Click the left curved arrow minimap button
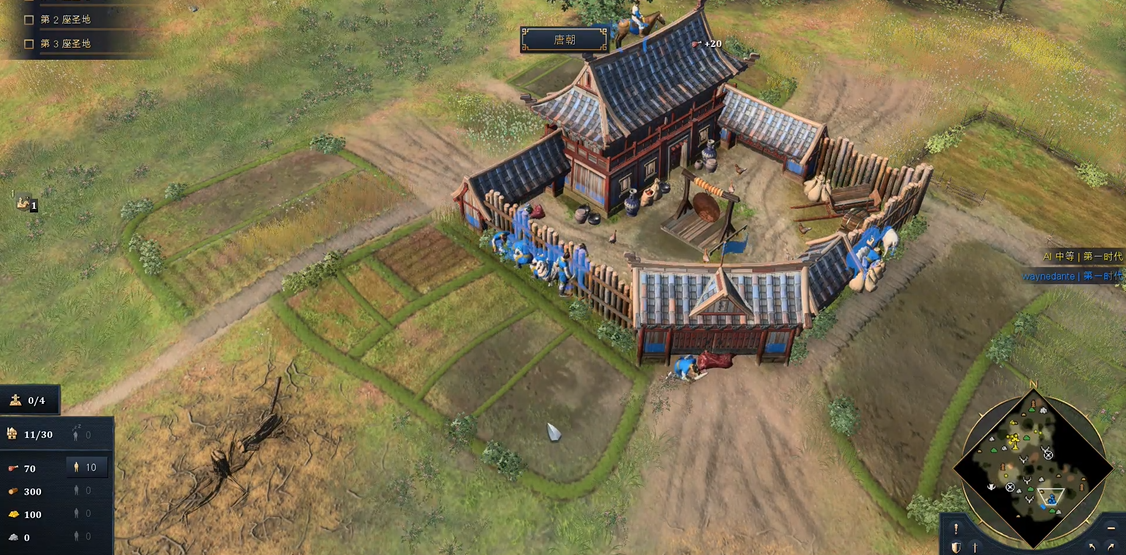 (1093, 547)
